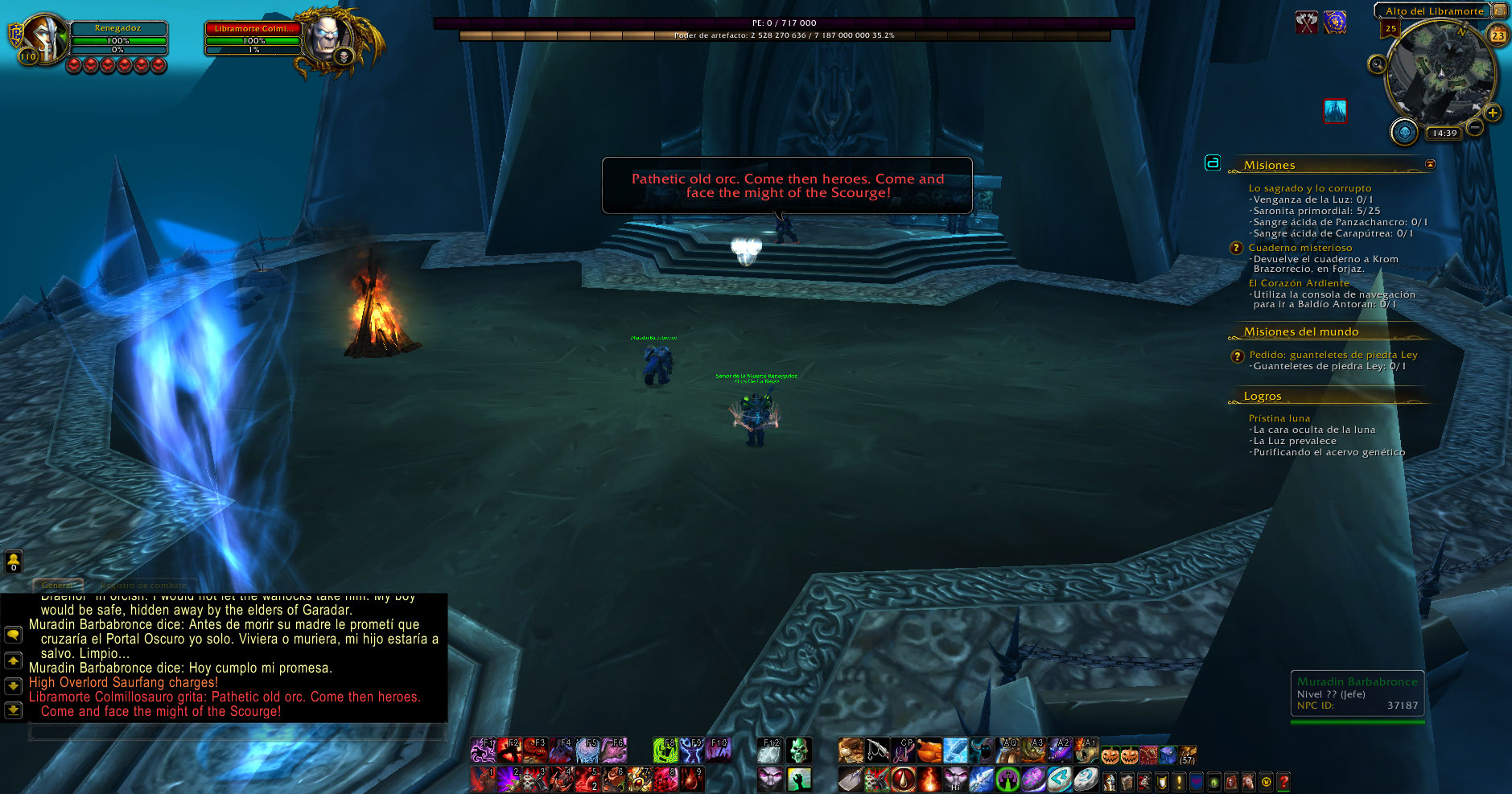Open the red question mark help button
1512x794 pixels.
(x=1283, y=781)
